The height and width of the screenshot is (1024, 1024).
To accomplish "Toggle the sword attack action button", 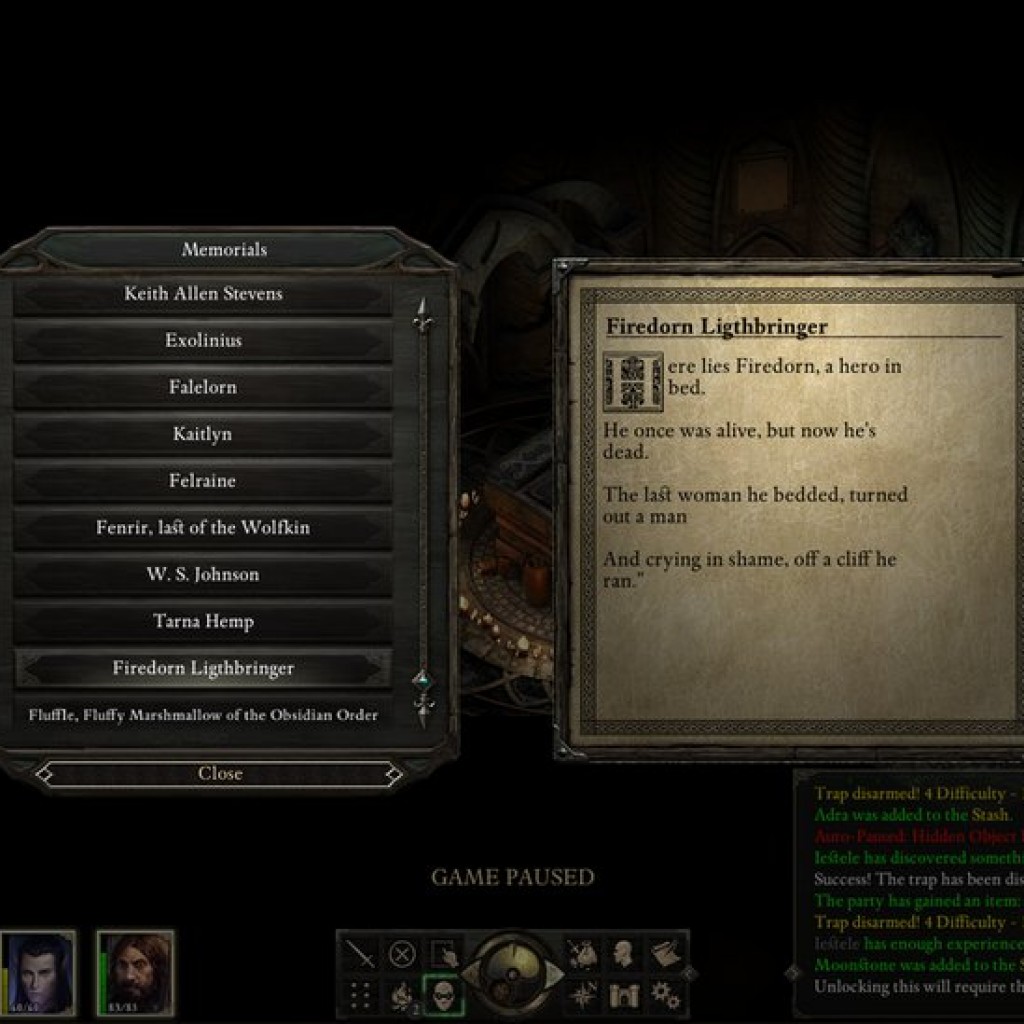I will pyautogui.click(x=360, y=955).
